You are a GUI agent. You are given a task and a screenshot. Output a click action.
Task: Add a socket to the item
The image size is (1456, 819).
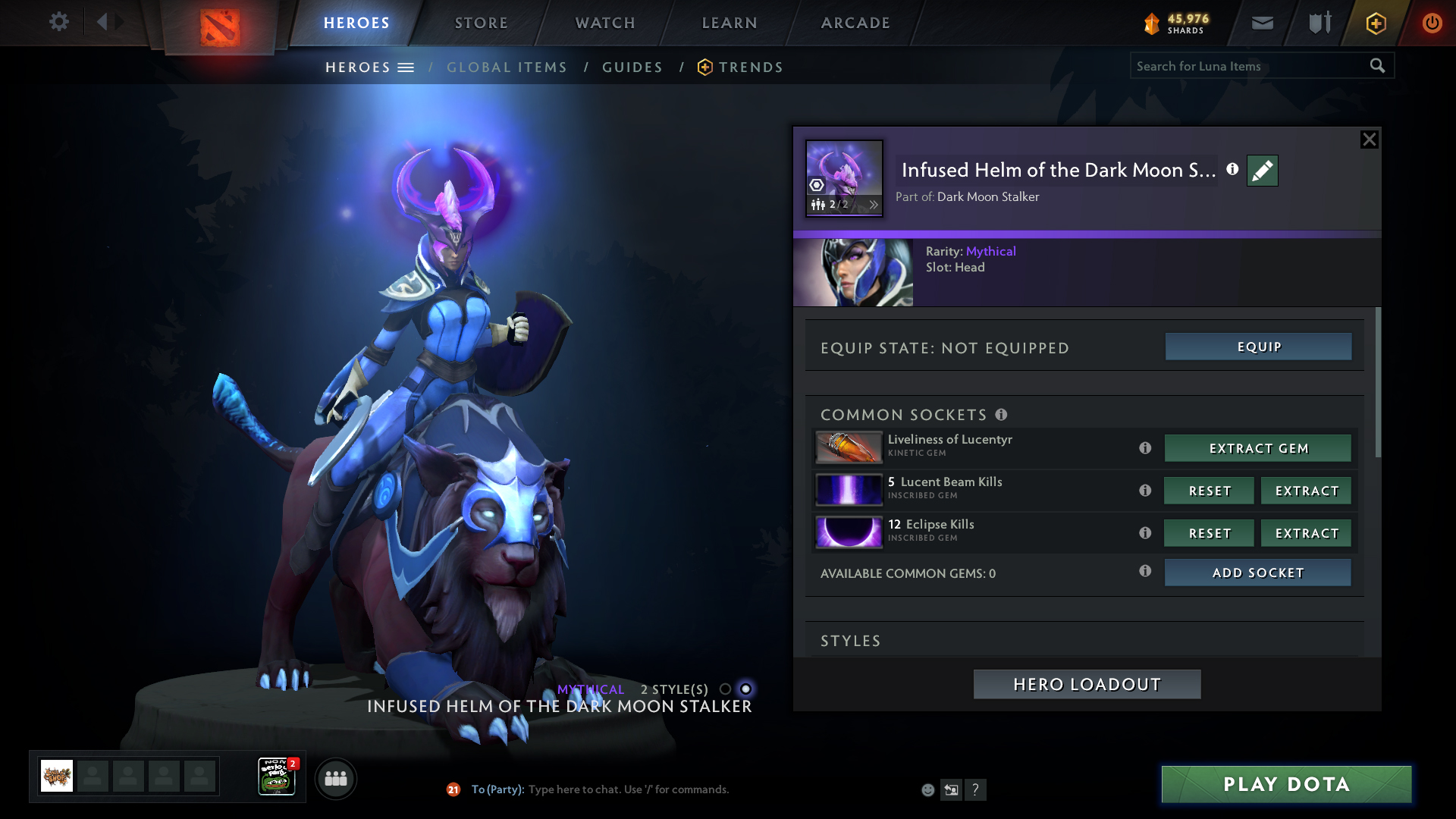1257,573
